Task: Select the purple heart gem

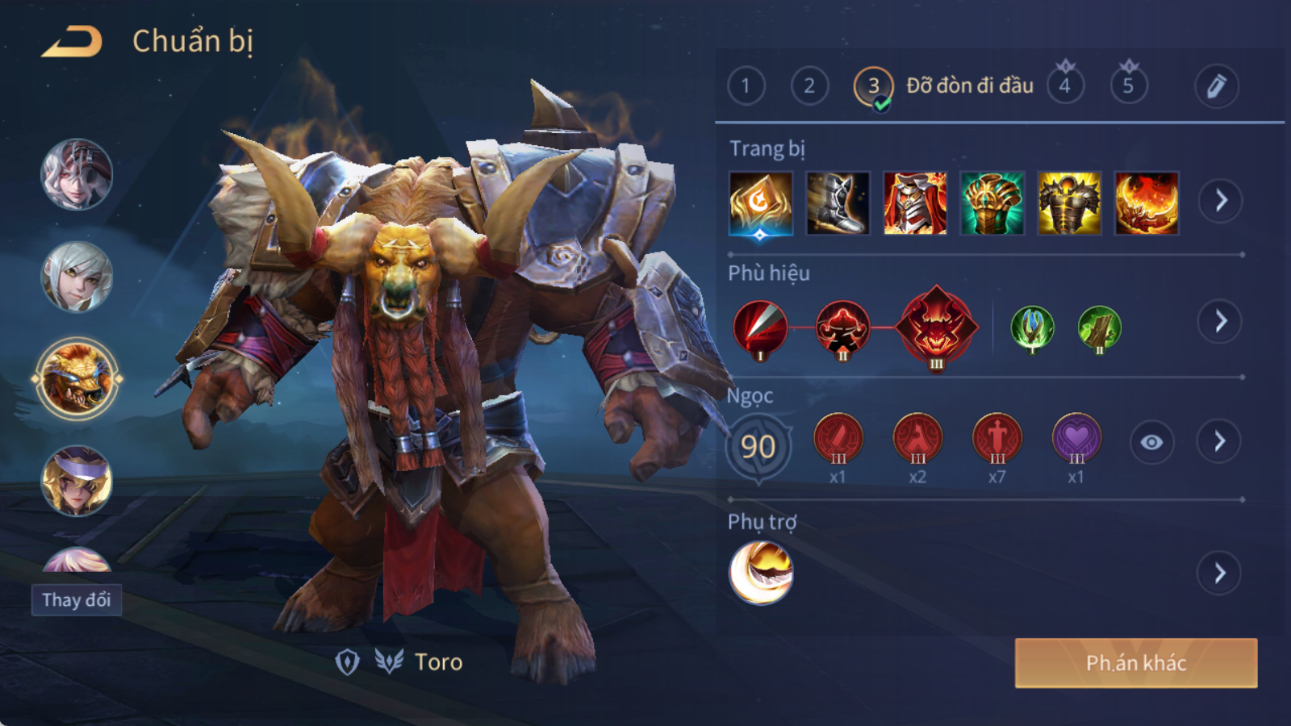Action: click(1076, 439)
